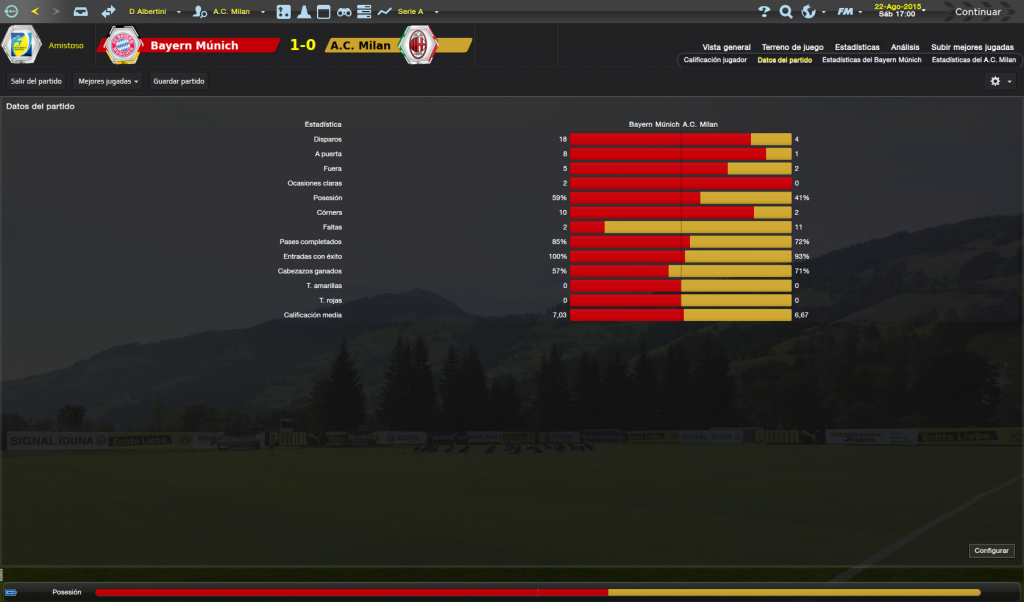
Task: View Calificación jugador sub-tab
Action: (x=715, y=60)
